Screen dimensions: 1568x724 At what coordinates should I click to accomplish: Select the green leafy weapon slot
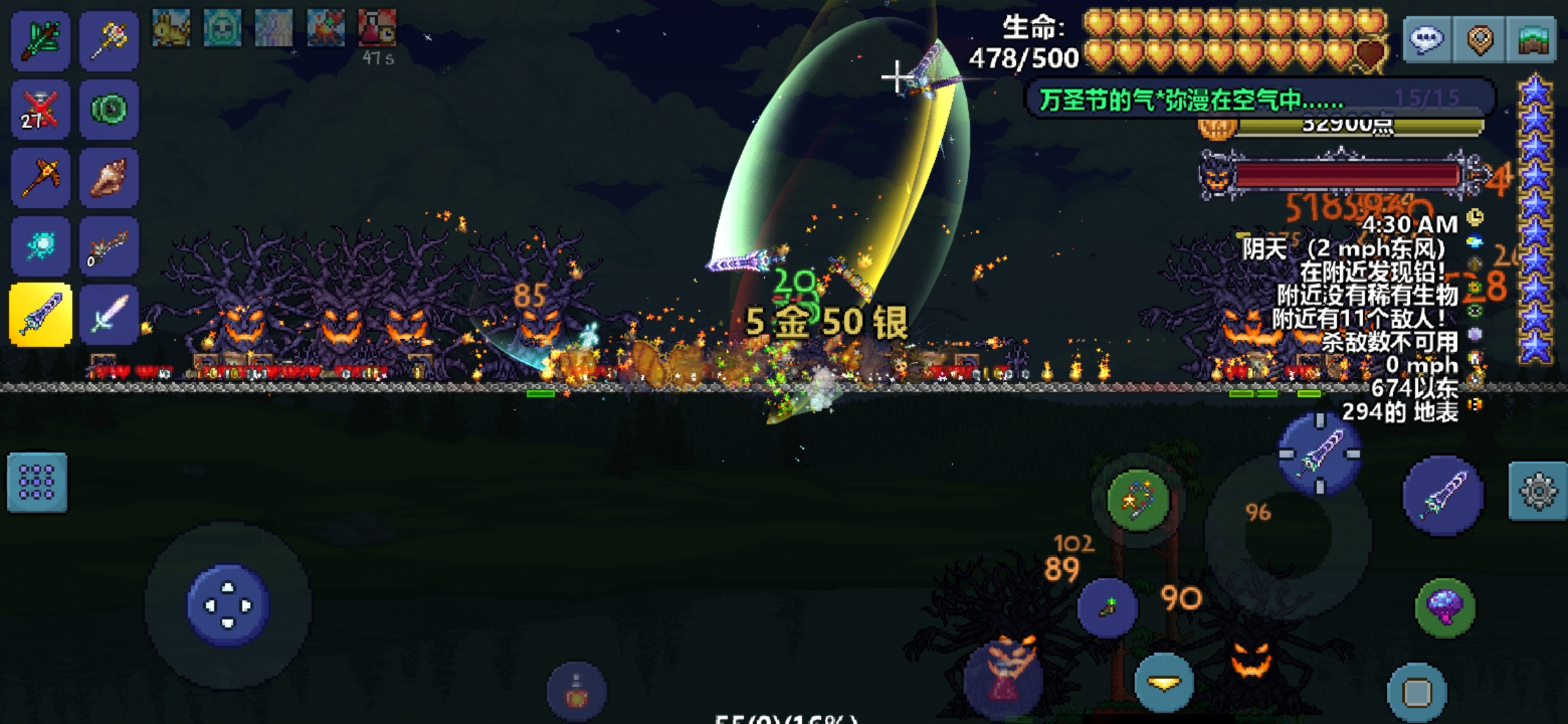pos(40,40)
